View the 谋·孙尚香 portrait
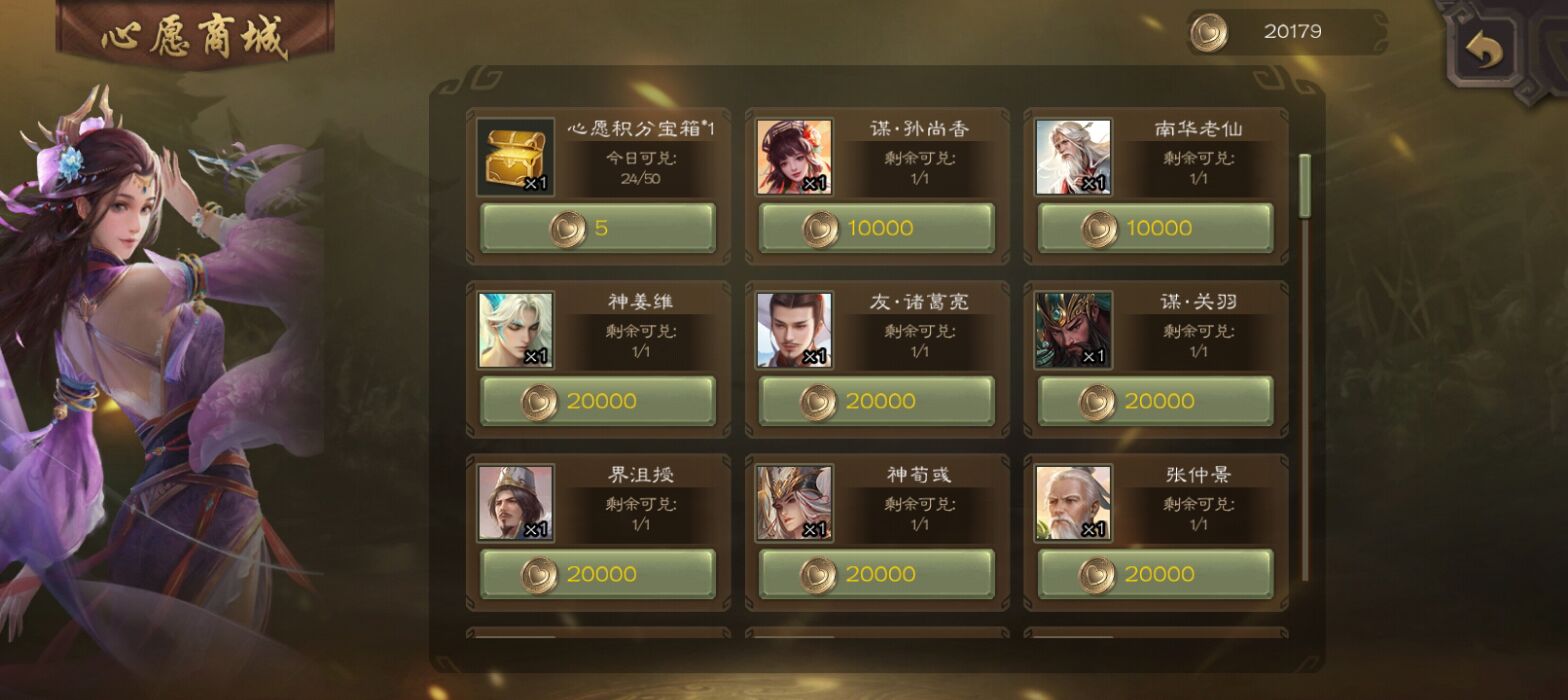The height and width of the screenshot is (700, 1568). click(794, 158)
